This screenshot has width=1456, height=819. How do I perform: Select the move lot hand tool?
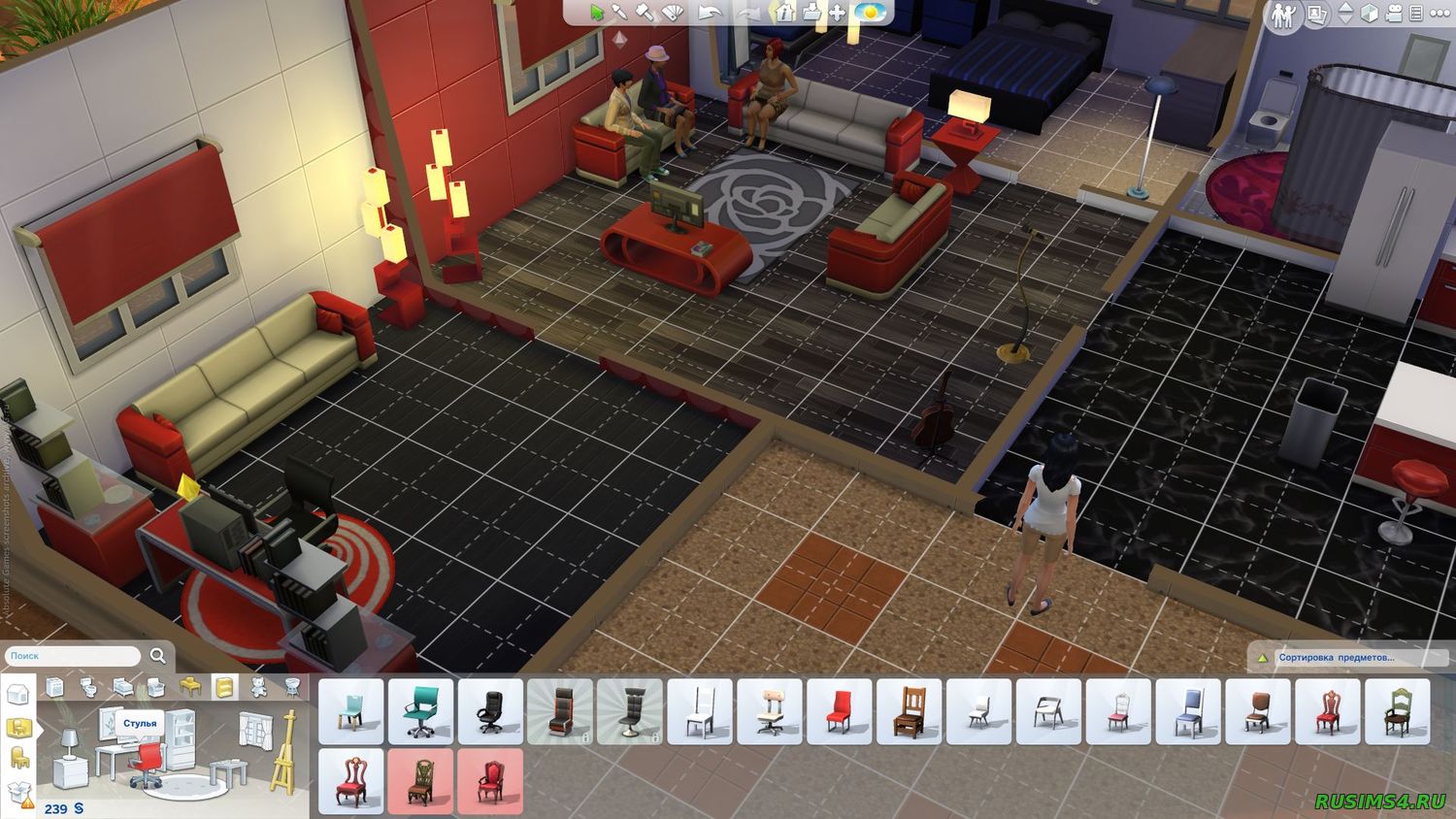(x=836, y=13)
